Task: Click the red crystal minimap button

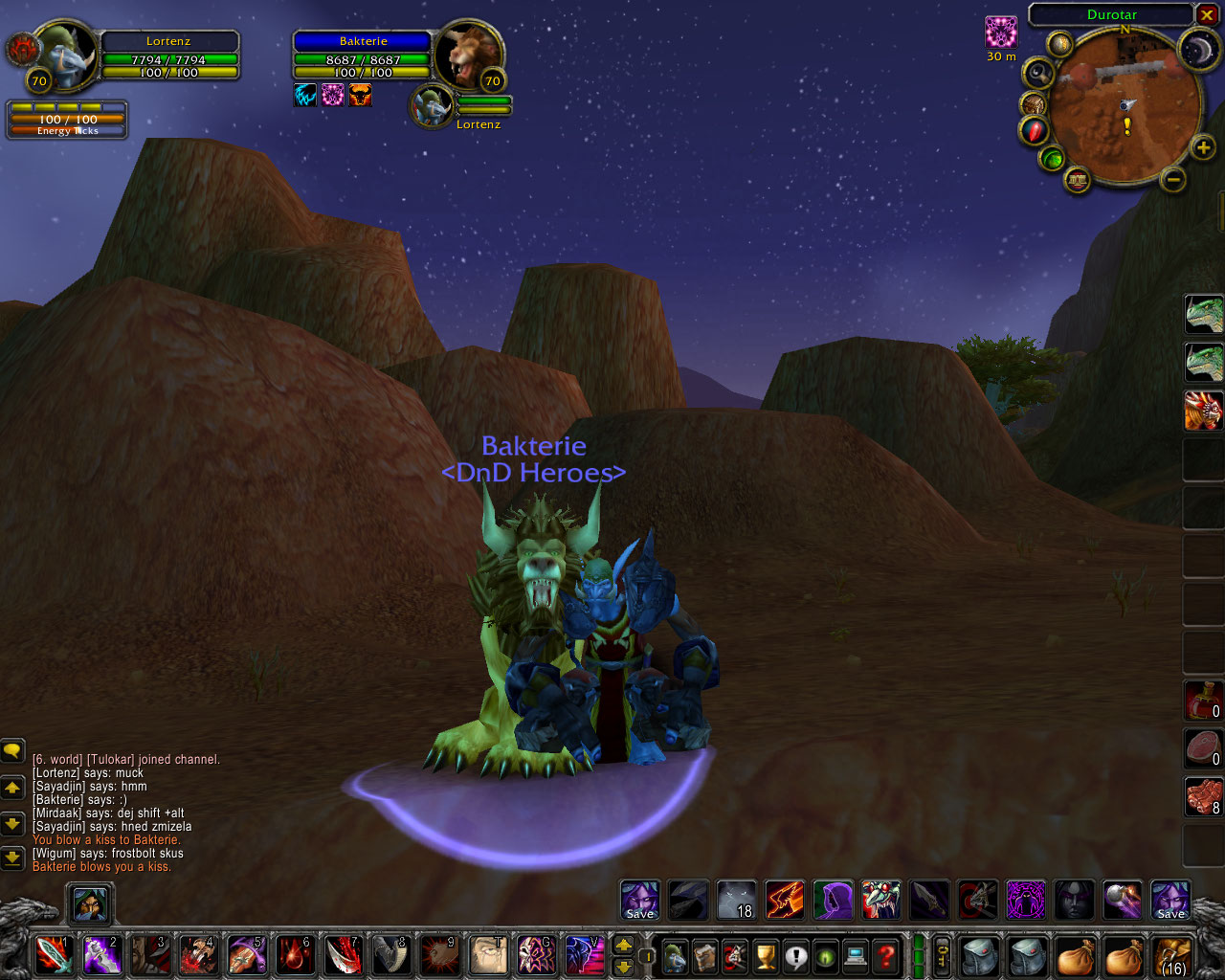Action: (1035, 130)
